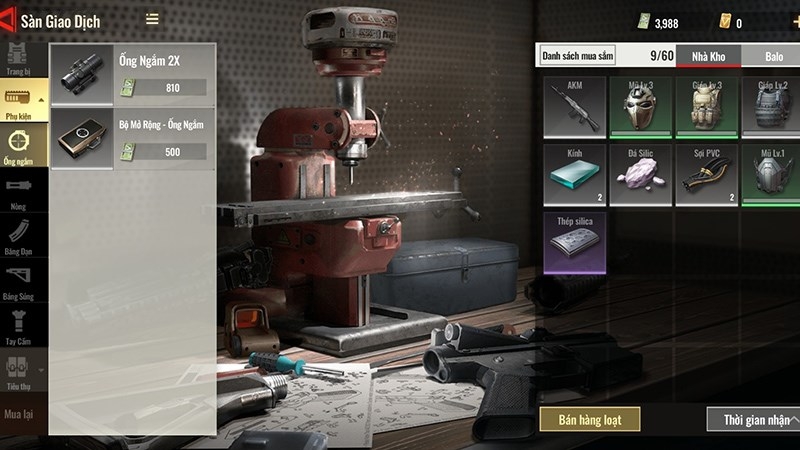Choose the Bộ Mở Rộng - Ống Ngắm listing
This screenshot has width=800, height=450.
(x=132, y=138)
